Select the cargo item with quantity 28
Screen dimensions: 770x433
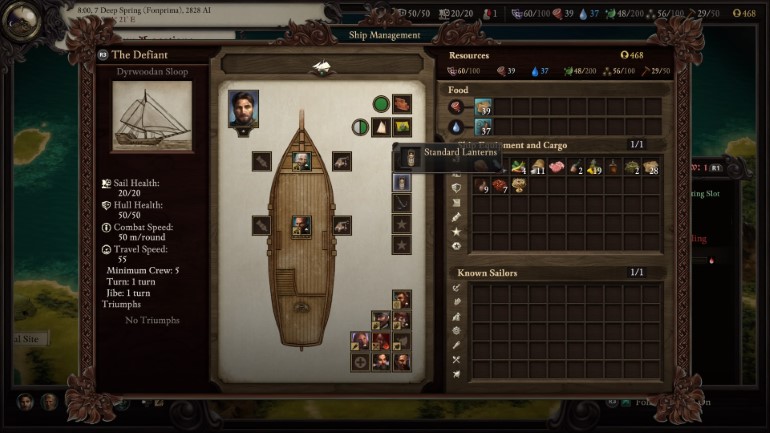click(x=651, y=167)
